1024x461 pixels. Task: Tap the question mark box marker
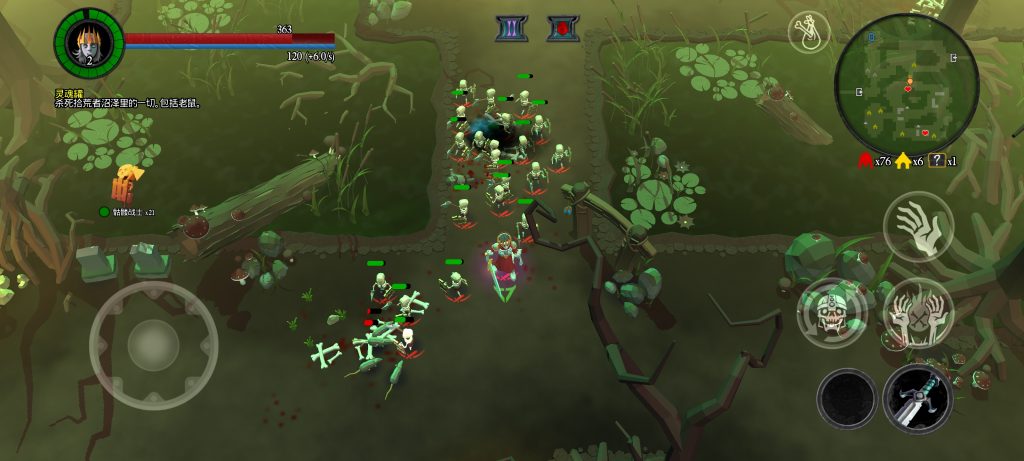(x=937, y=161)
